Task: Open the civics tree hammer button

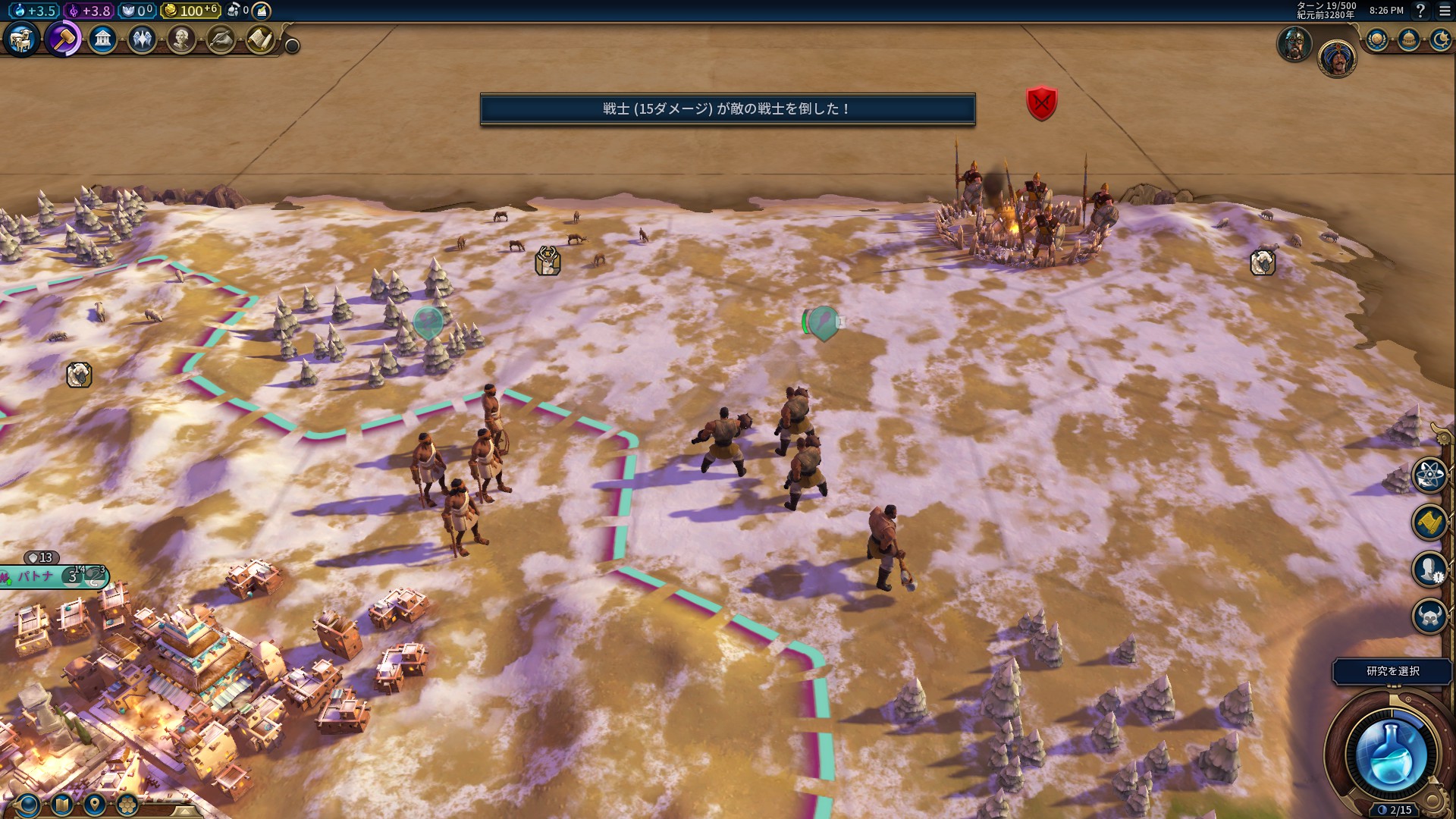Action: click(63, 39)
